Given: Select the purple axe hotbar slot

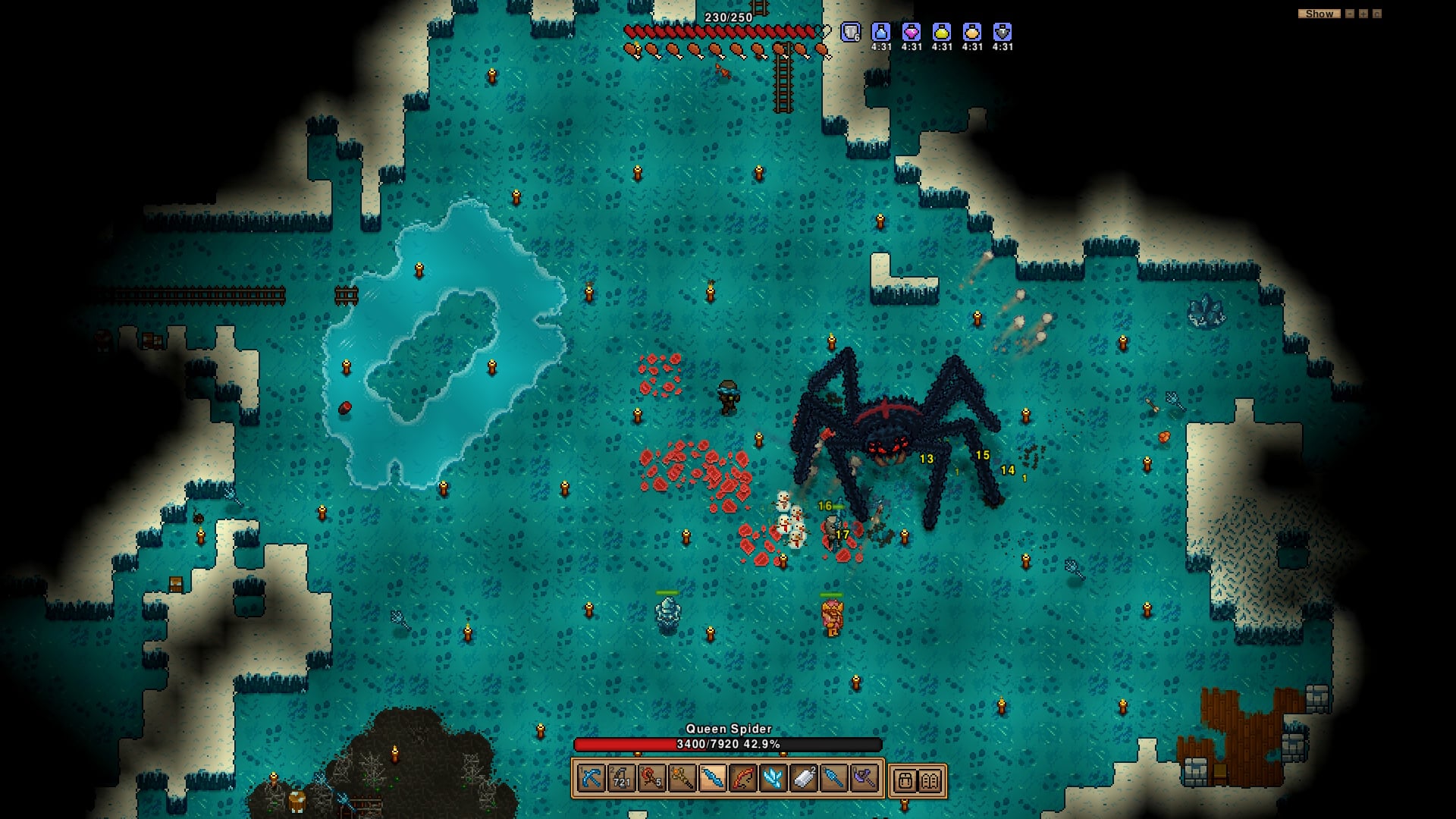Looking at the screenshot, I should pos(864,779).
